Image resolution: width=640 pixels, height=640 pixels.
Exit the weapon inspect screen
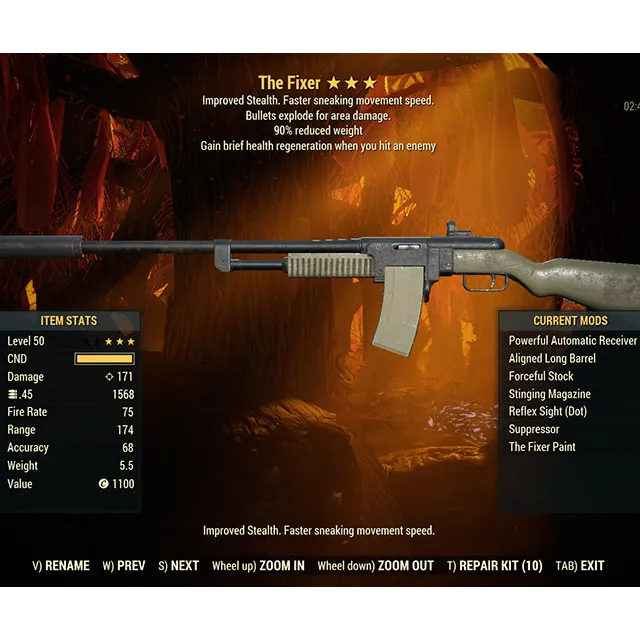pos(580,566)
